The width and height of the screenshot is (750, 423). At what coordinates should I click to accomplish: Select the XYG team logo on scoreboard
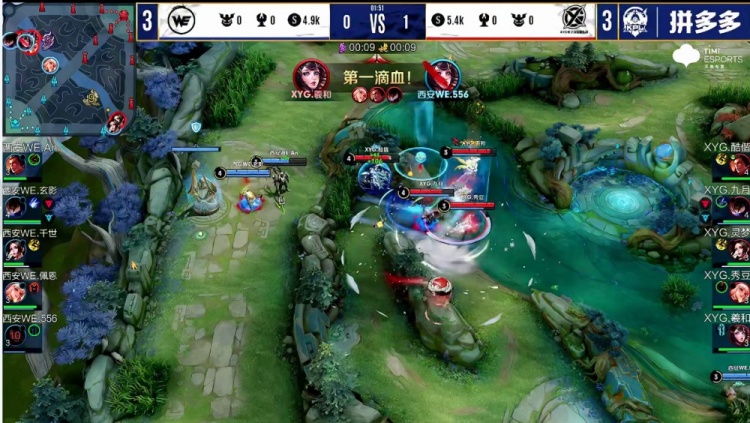(x=572, y=20)
